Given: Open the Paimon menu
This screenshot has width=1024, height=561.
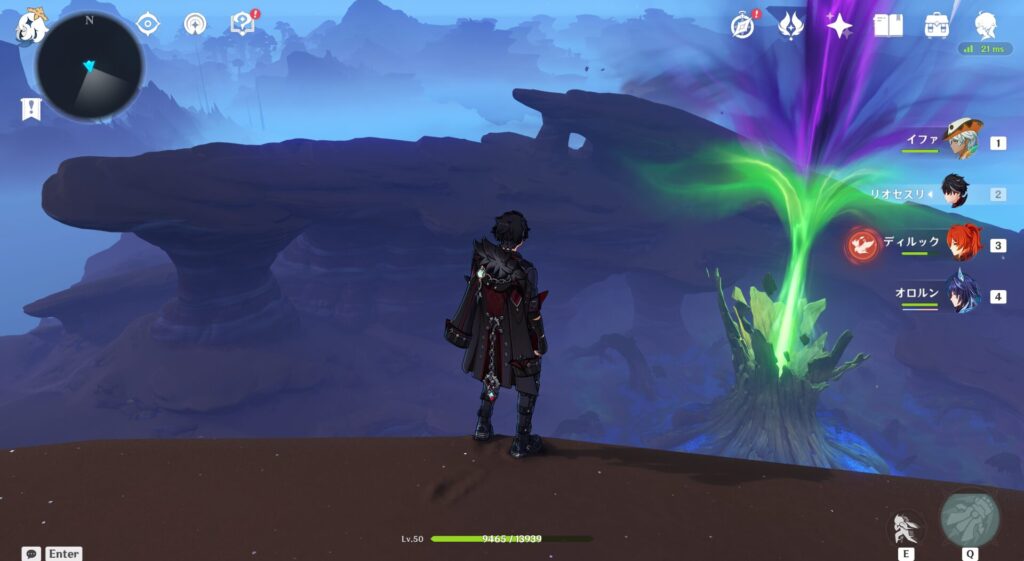Looking at the screenshot, I should pos(30,26).
